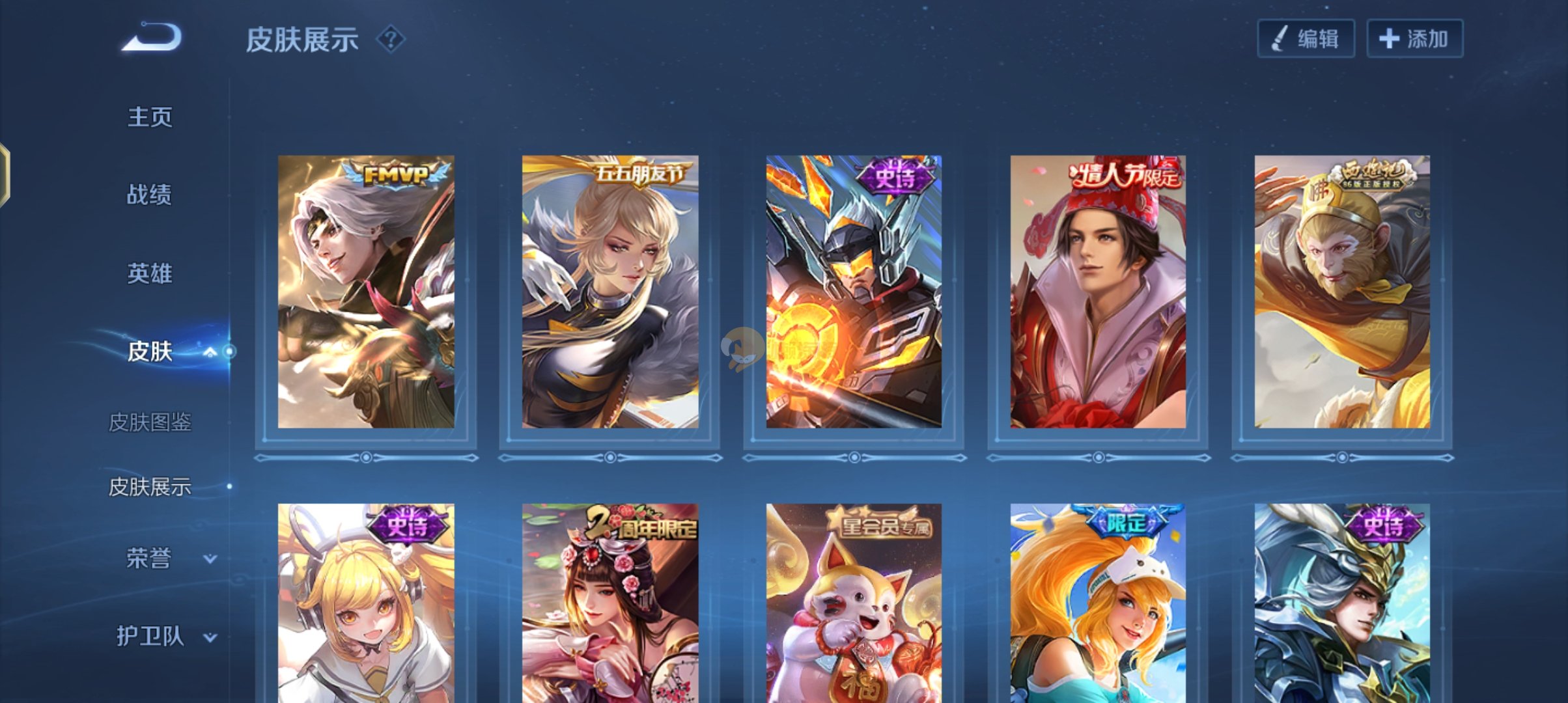Open the 战绩 battle record tab
This screenshot has width=1568, height=703.
coord(150,195)
